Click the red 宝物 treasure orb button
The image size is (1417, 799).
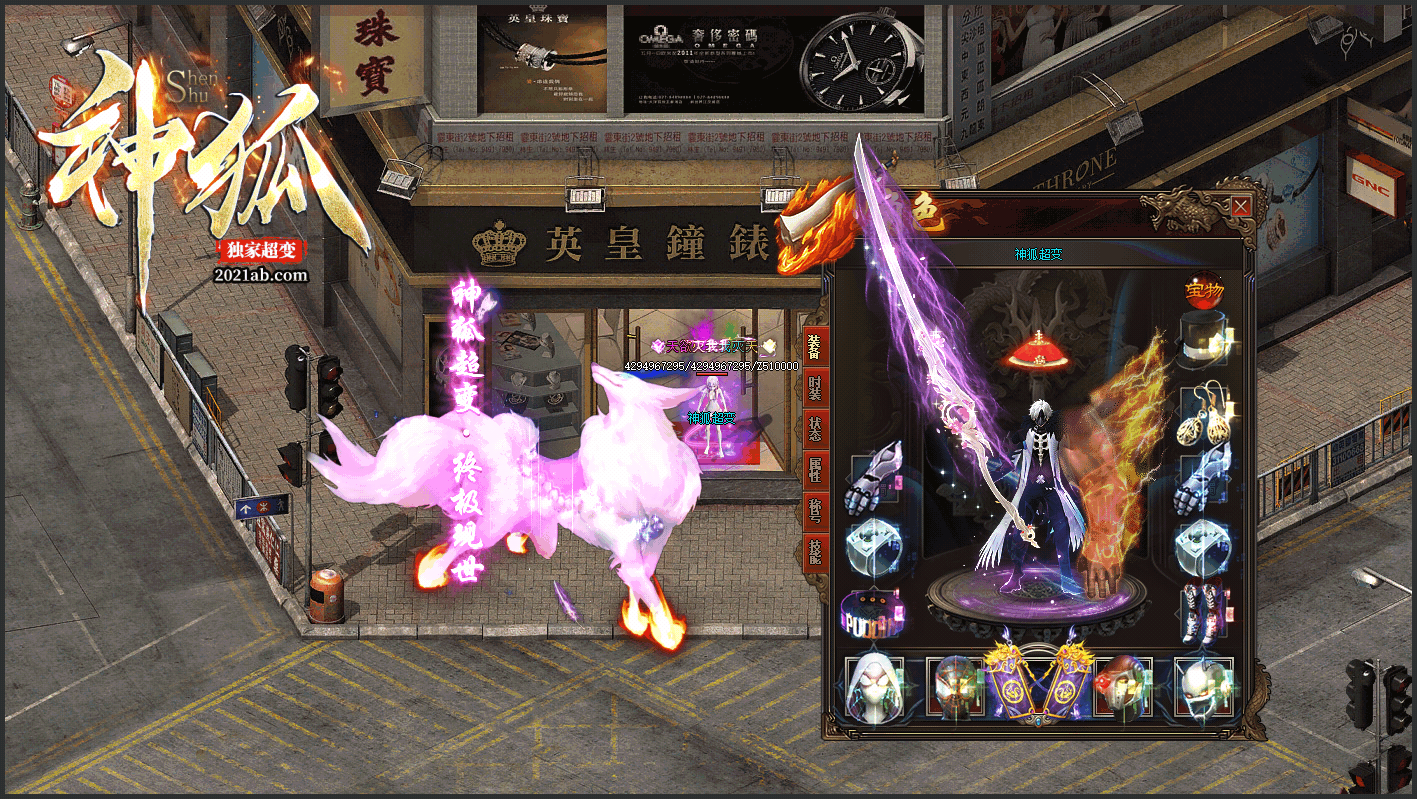coord(1203,289)
